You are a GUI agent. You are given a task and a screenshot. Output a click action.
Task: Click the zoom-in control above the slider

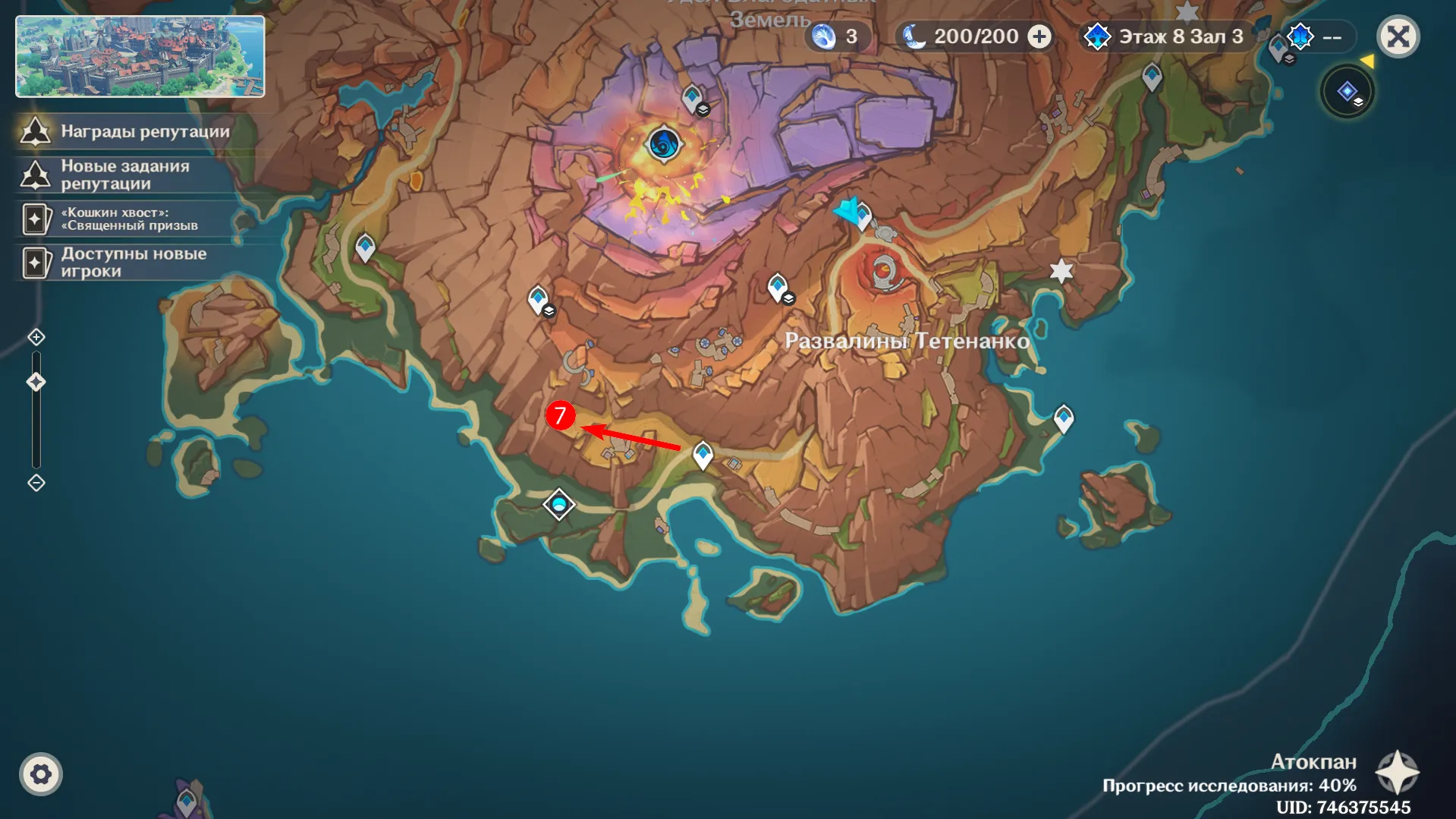point(35,337)
